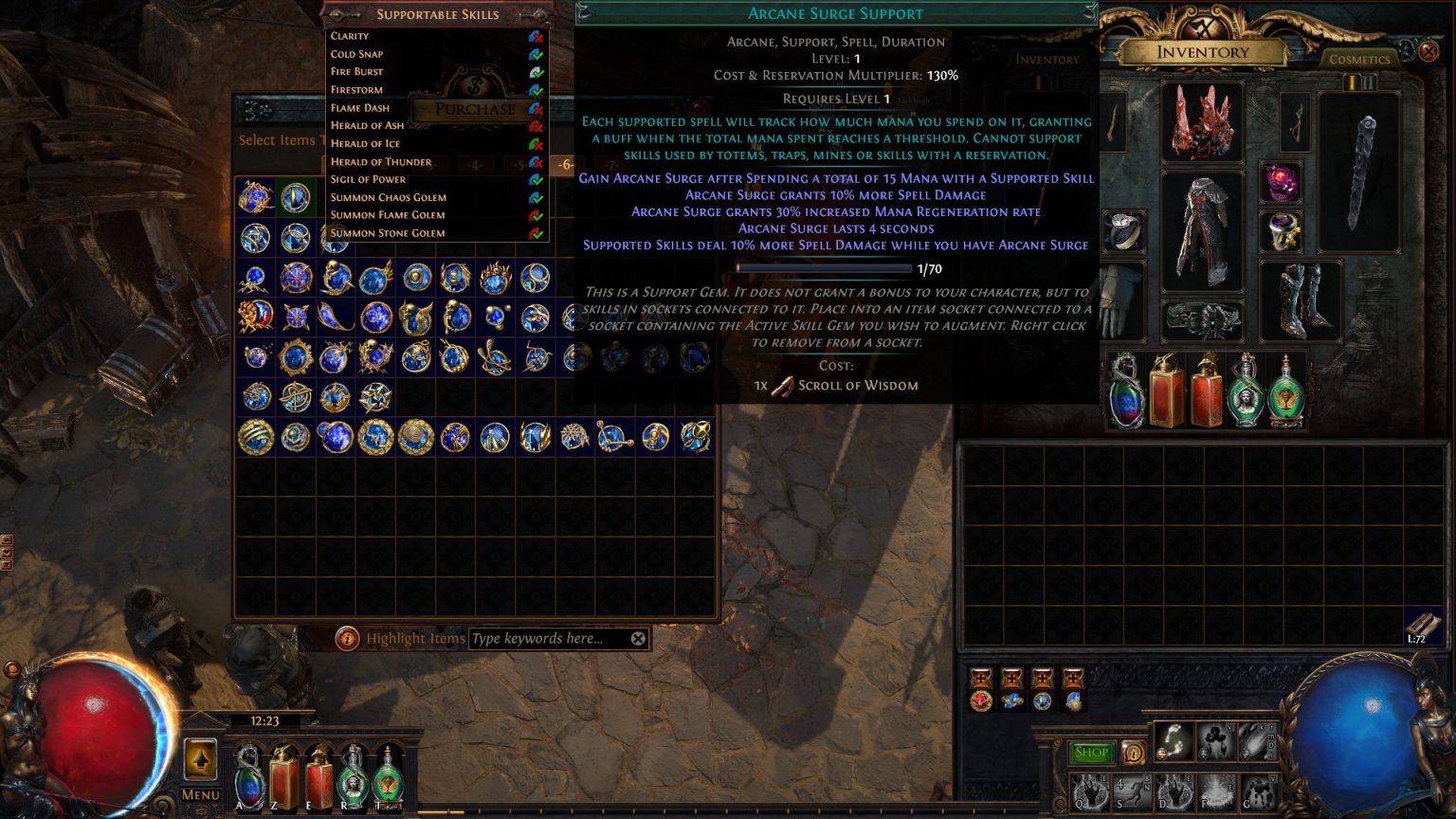1456x819 pixels.
Task: Select vendor purchase tab -7-
Action: click(611, 165)
